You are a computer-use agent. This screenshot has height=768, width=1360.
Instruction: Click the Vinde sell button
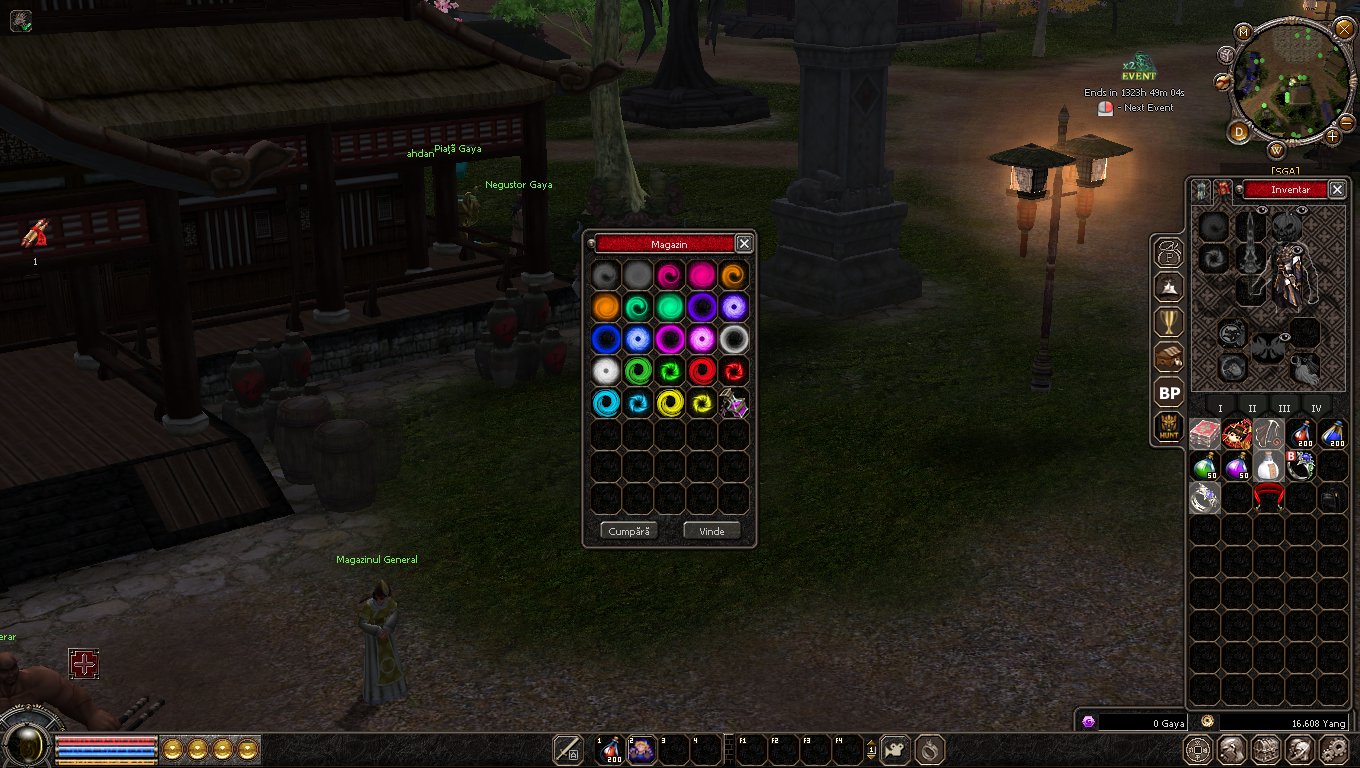tap(711, 531)
